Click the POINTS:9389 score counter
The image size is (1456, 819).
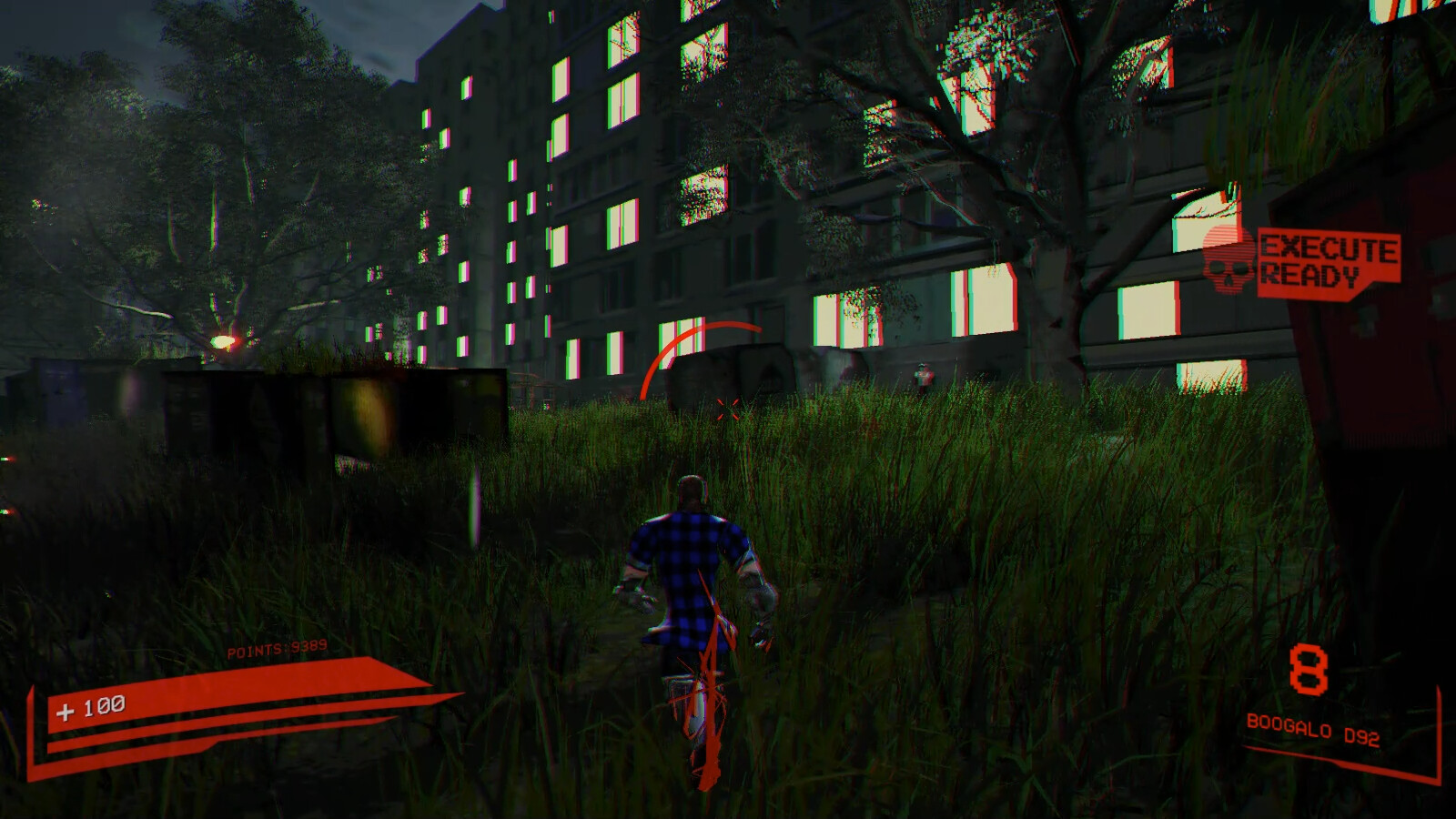(x=278, y=650)
